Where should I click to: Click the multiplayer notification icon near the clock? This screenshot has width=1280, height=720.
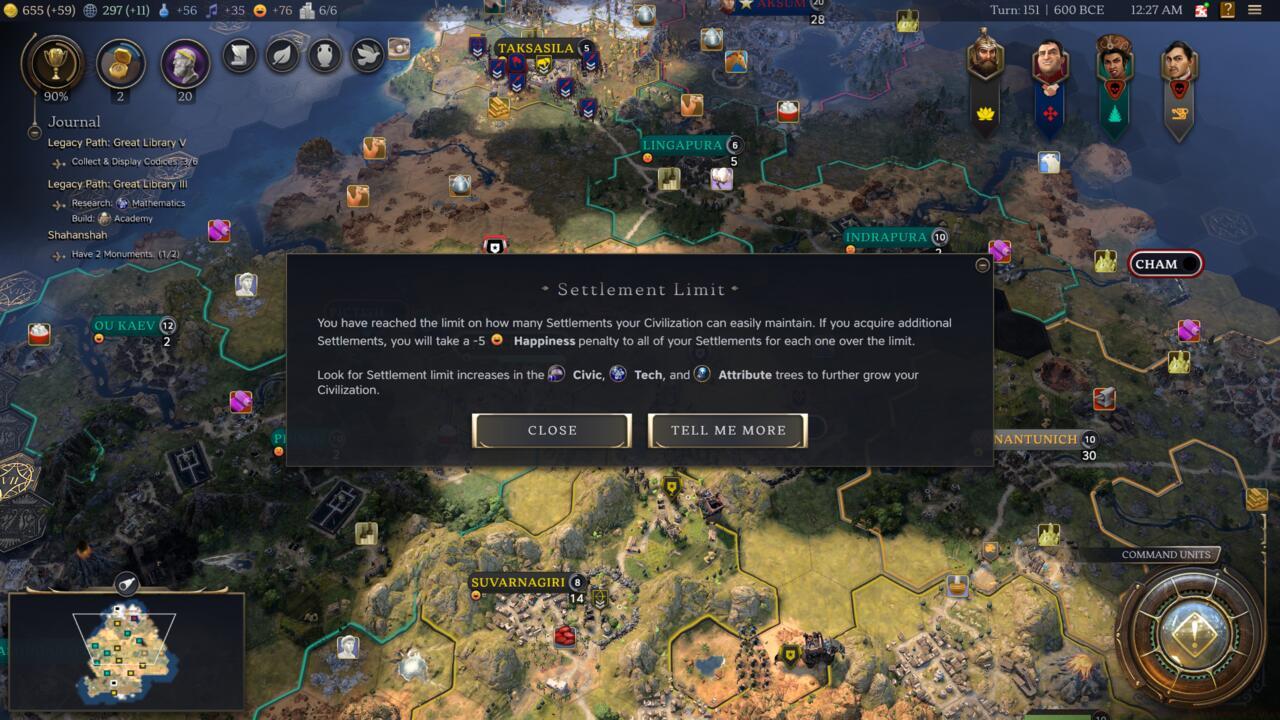1200,9
